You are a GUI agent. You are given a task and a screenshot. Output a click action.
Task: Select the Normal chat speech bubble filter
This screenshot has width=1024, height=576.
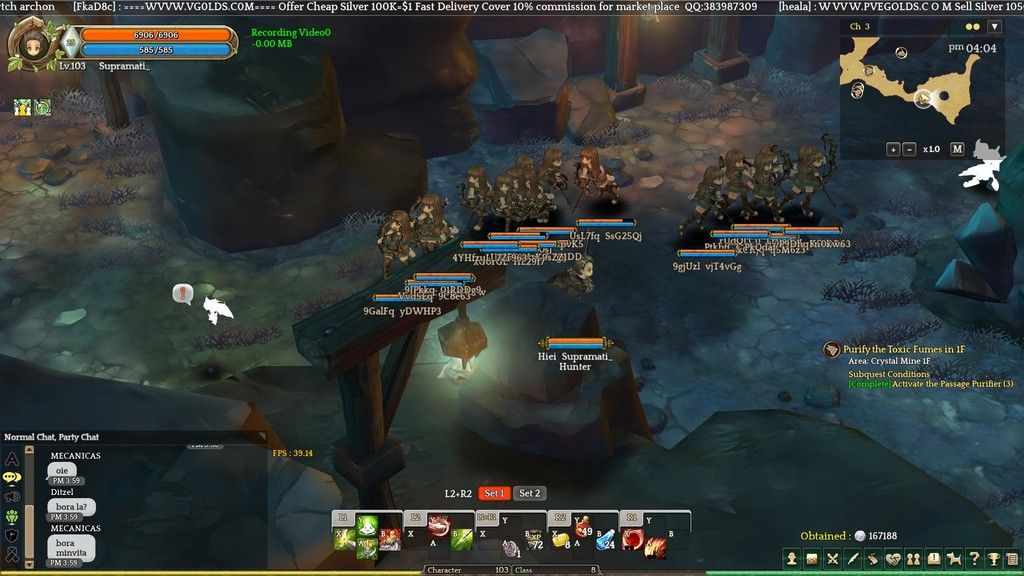[x=12, y=478]
